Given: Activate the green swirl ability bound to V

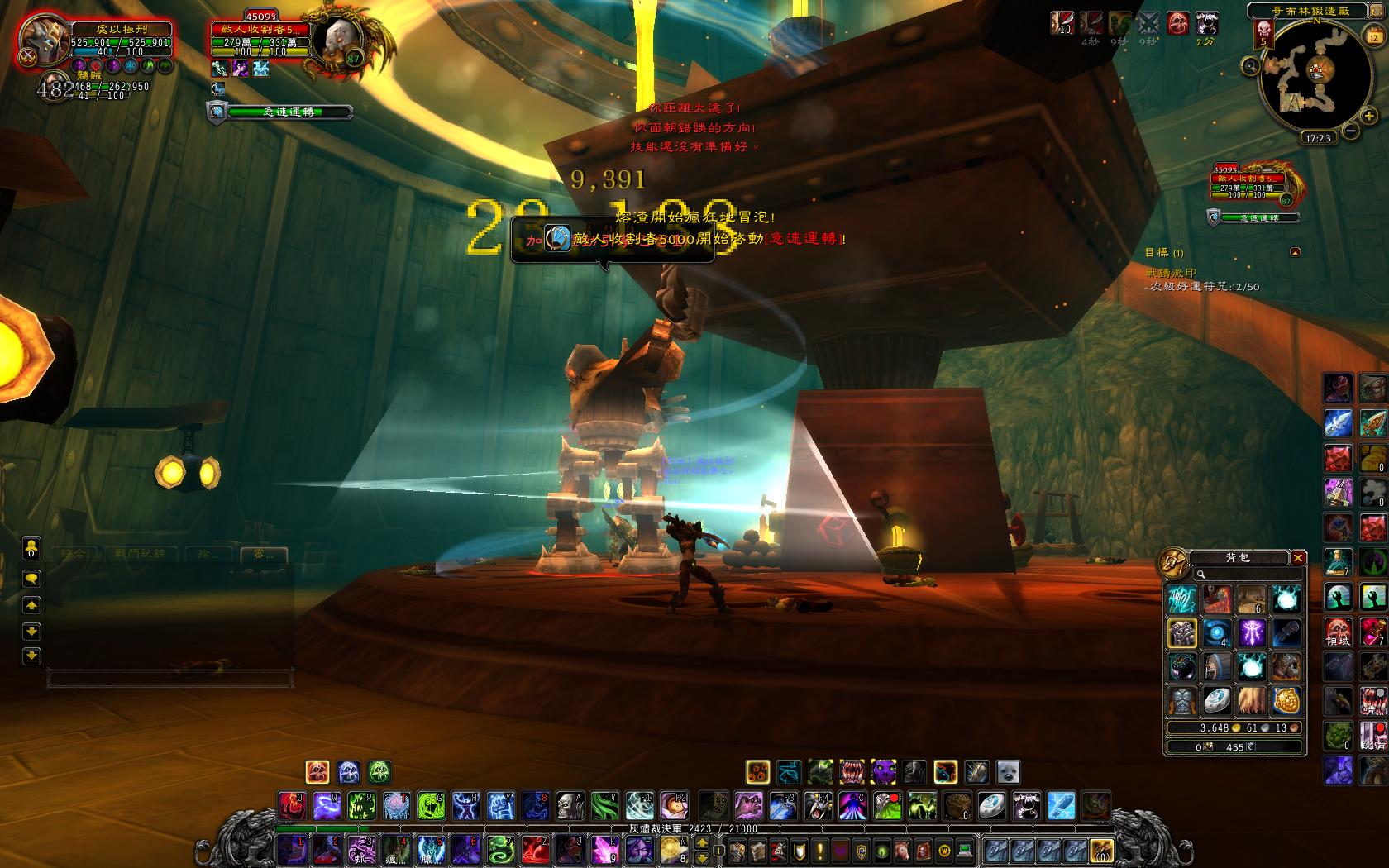Looking at the screenshot, I should coord(603,804).
